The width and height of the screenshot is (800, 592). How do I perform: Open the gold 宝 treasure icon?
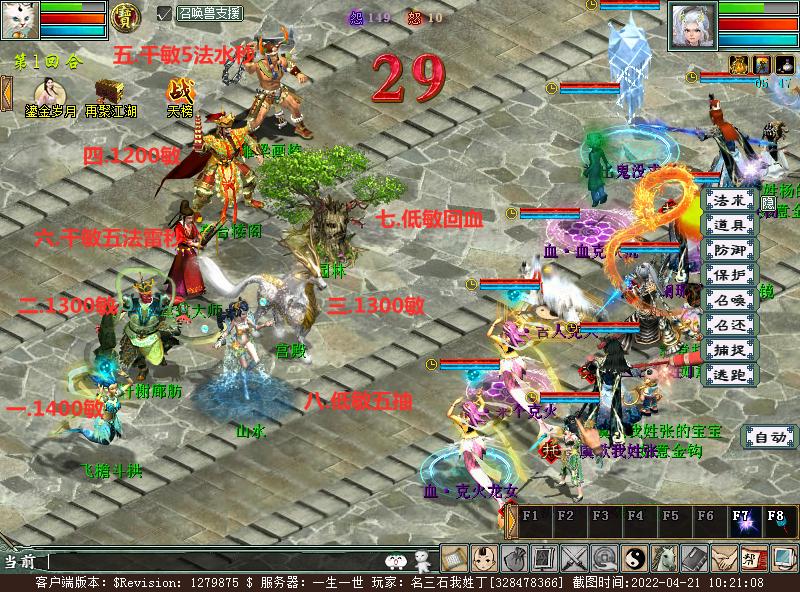[x=125, y=15]
